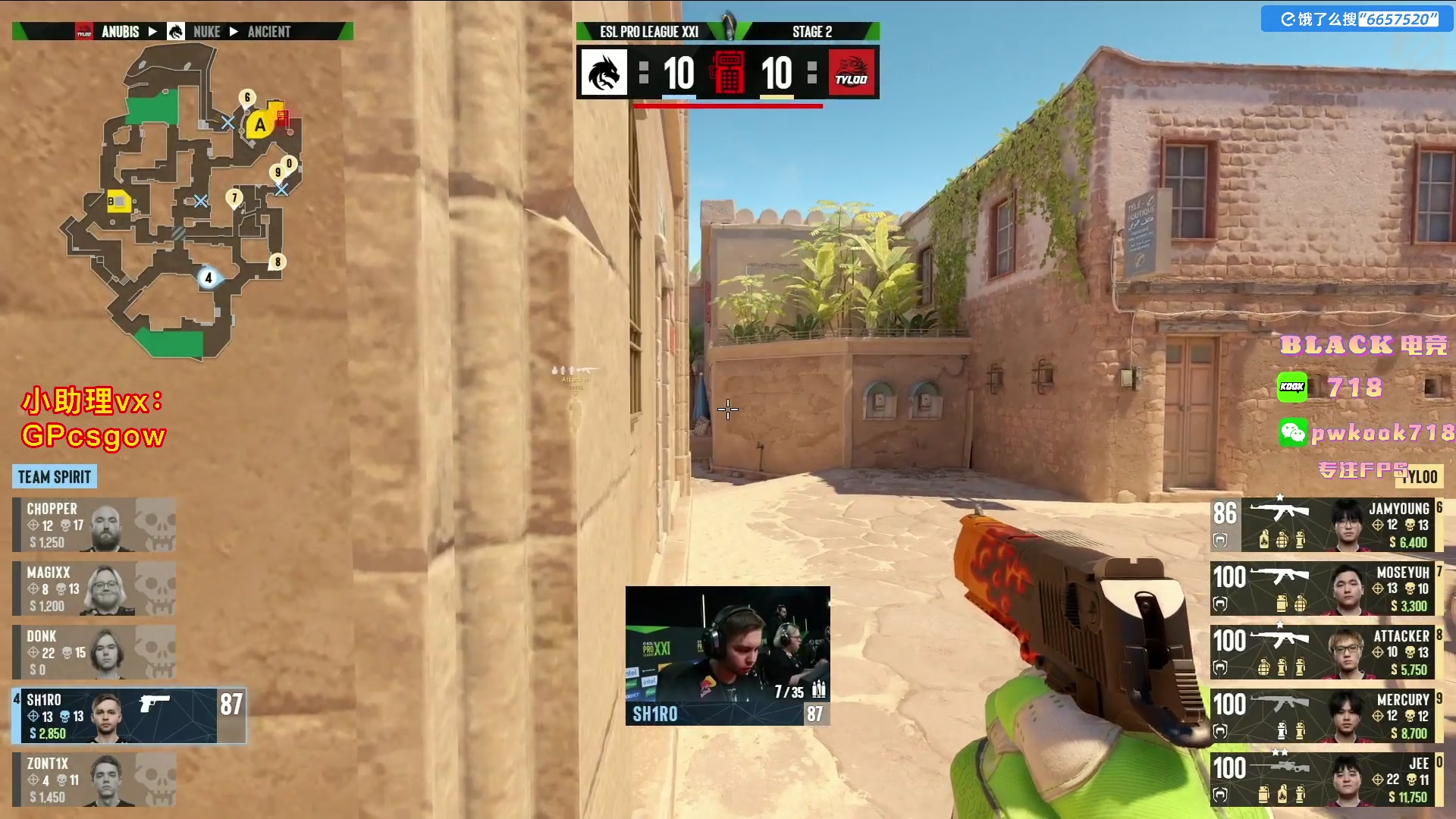Choose MAGIXX in the Team Spirit list
The height and width of the screenshot is (819, 1456).
(x=94, y=588)
